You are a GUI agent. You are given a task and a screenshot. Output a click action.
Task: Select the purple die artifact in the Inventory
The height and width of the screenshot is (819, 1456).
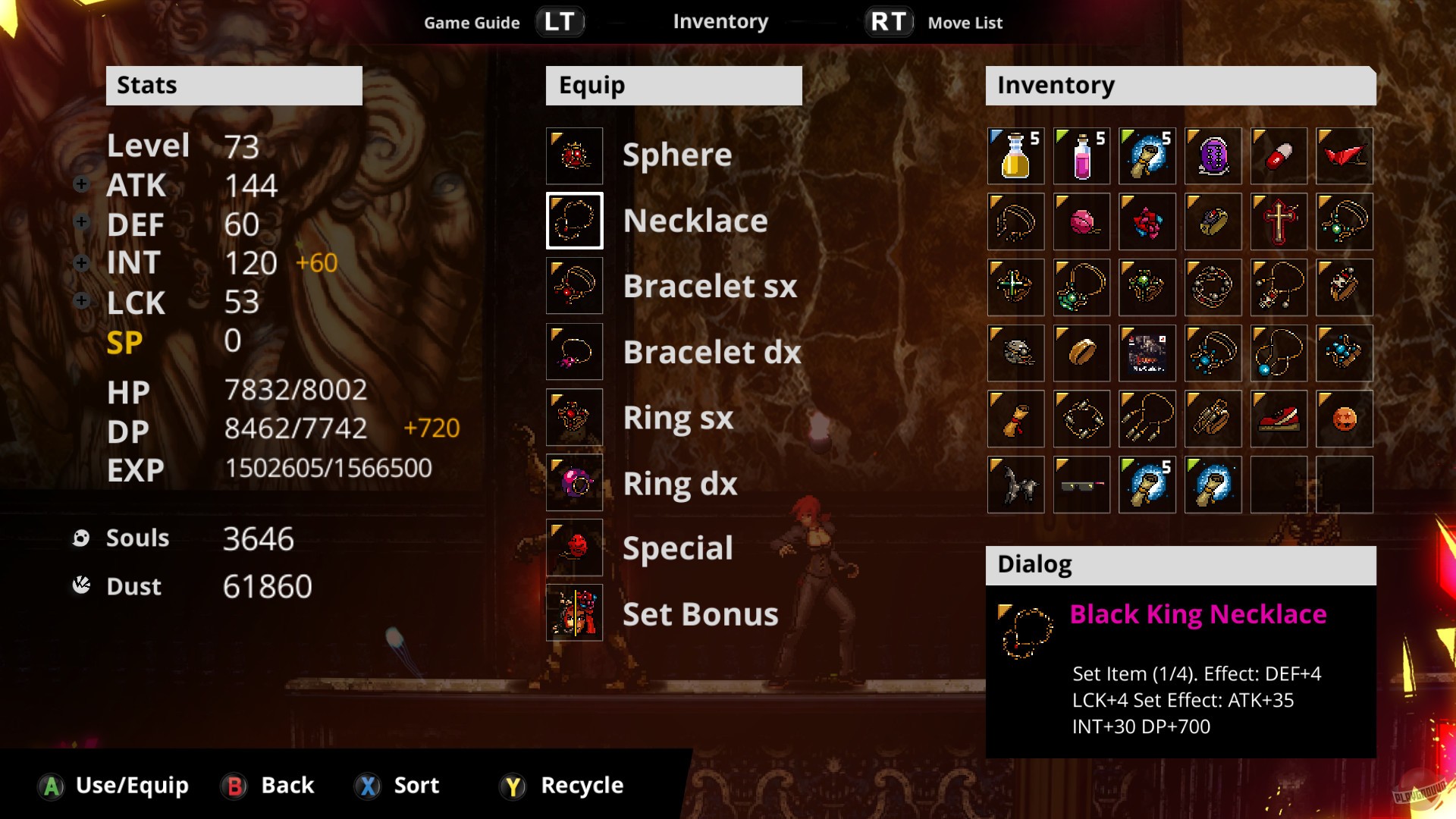(1213, 155)
